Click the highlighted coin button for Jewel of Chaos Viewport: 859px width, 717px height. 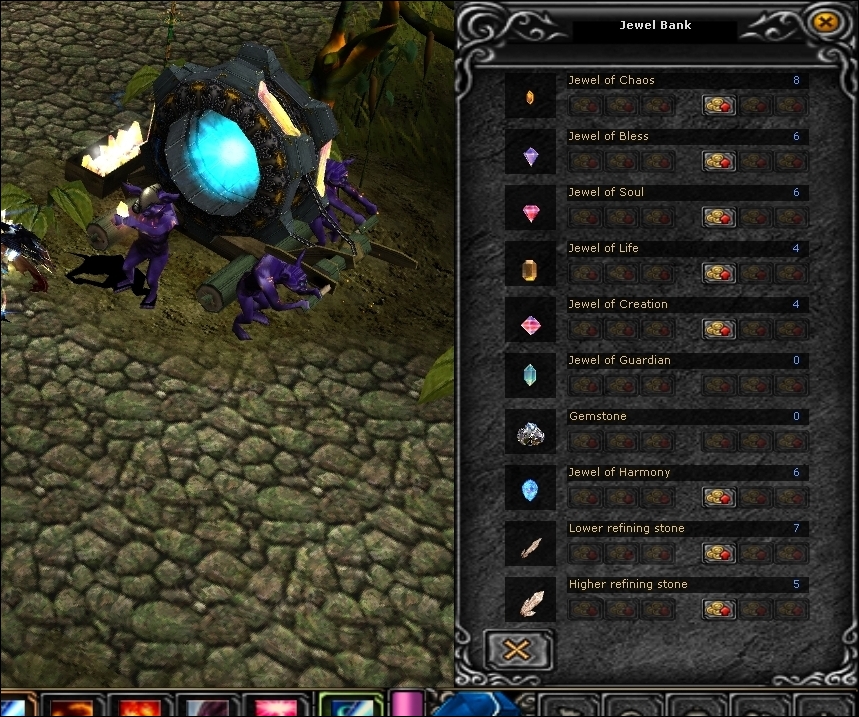[719, 105]
